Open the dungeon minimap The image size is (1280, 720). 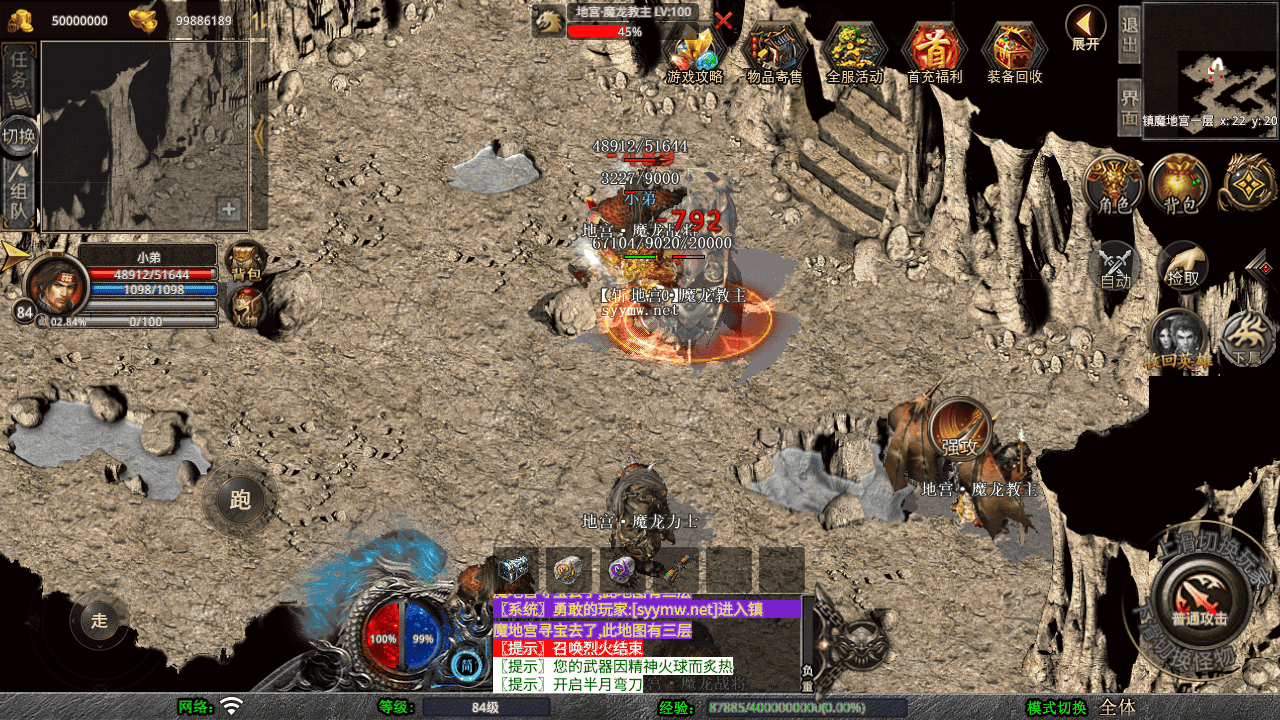click(1211, 70)
